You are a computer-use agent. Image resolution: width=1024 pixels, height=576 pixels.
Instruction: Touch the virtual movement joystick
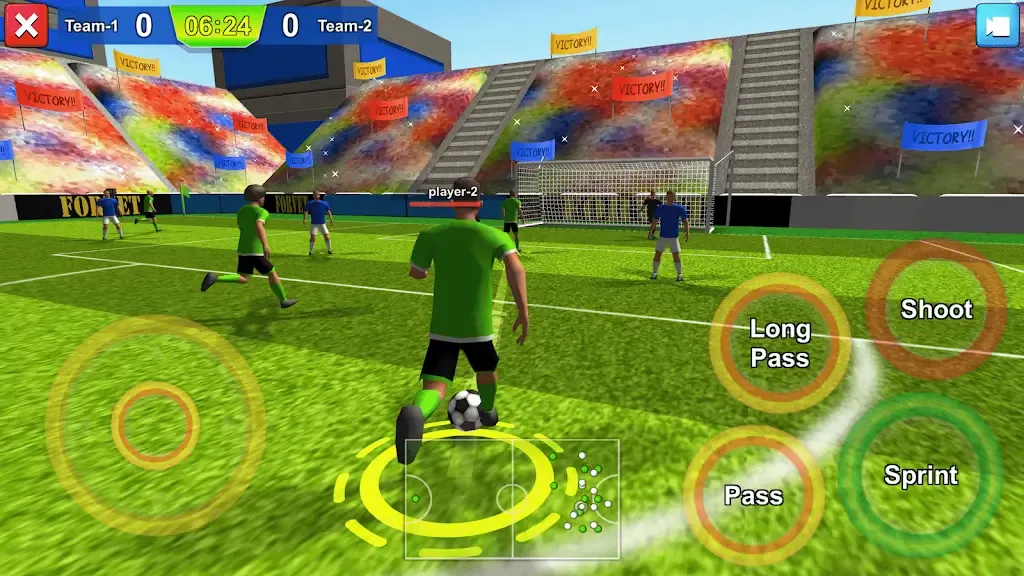155,425
